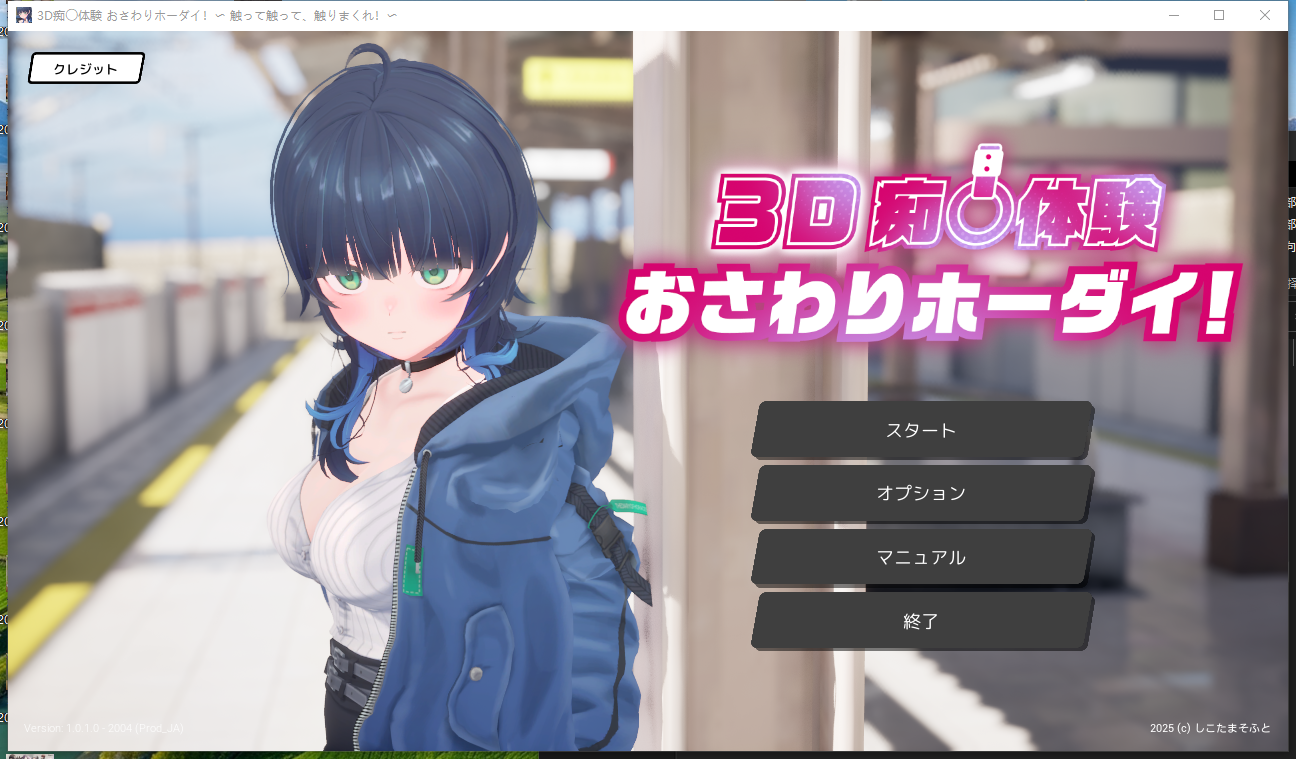This screenshot has height=759, width=1296.
Task: Show the マニュアル (Manual) screen
Action: [921, 557]
